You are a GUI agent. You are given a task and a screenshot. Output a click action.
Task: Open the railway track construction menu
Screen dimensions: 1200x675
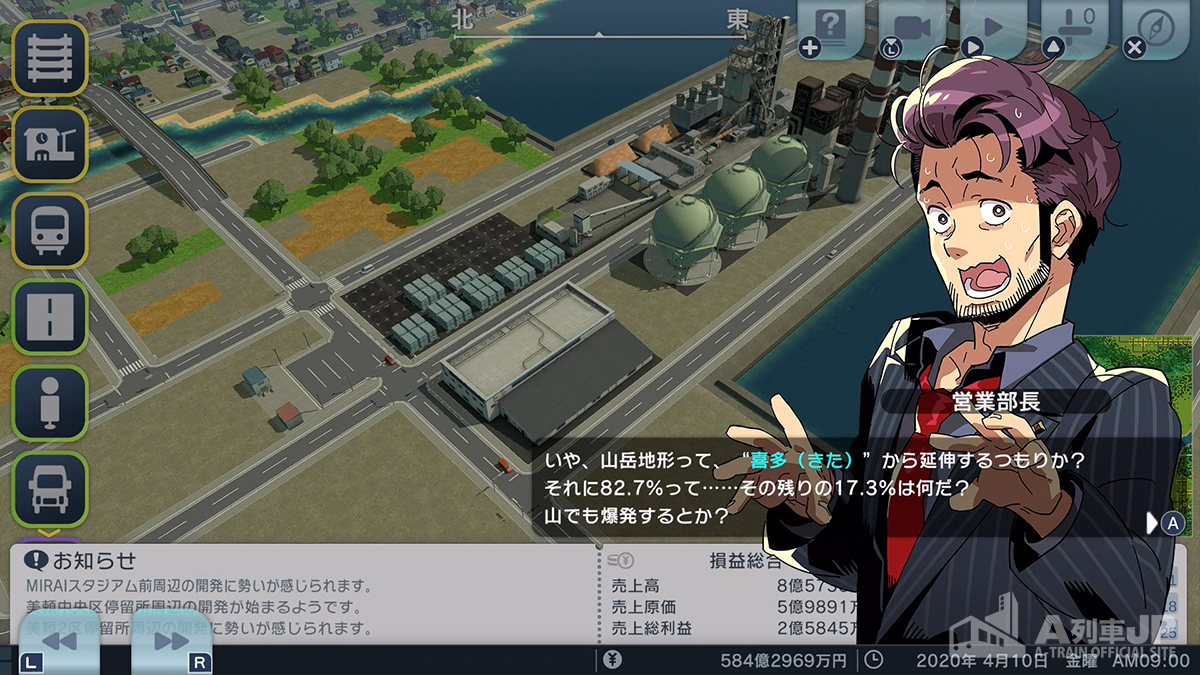tap(49, 58)
